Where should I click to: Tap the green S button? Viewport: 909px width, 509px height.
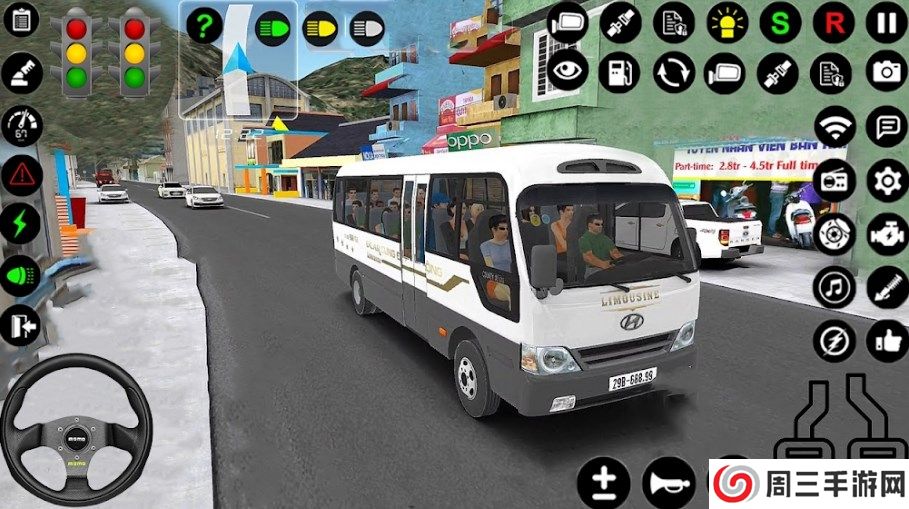pyautogui.click(x=780, y=22)
